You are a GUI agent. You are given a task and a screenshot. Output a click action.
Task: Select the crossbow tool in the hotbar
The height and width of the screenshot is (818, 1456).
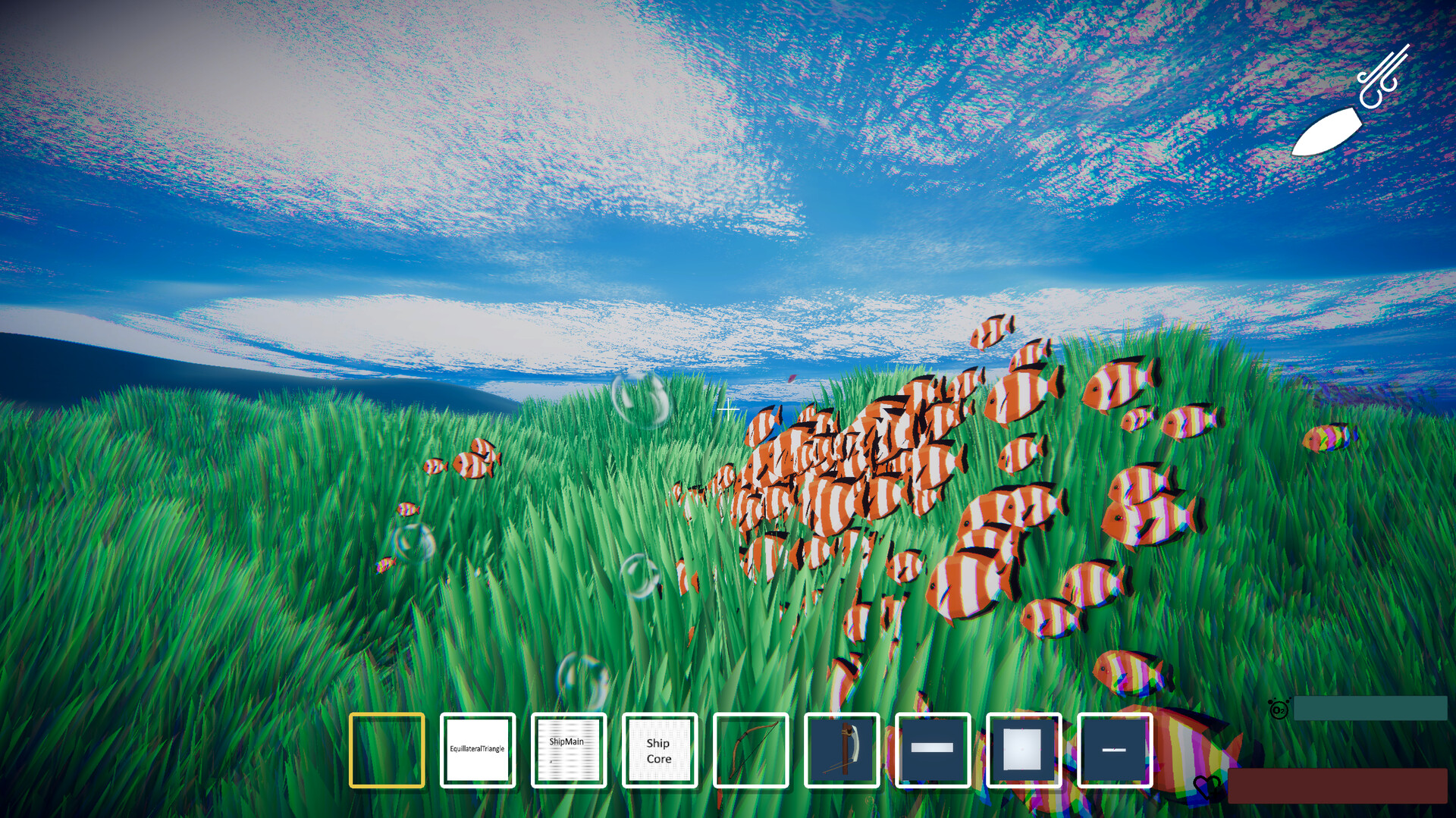[842, 751]
